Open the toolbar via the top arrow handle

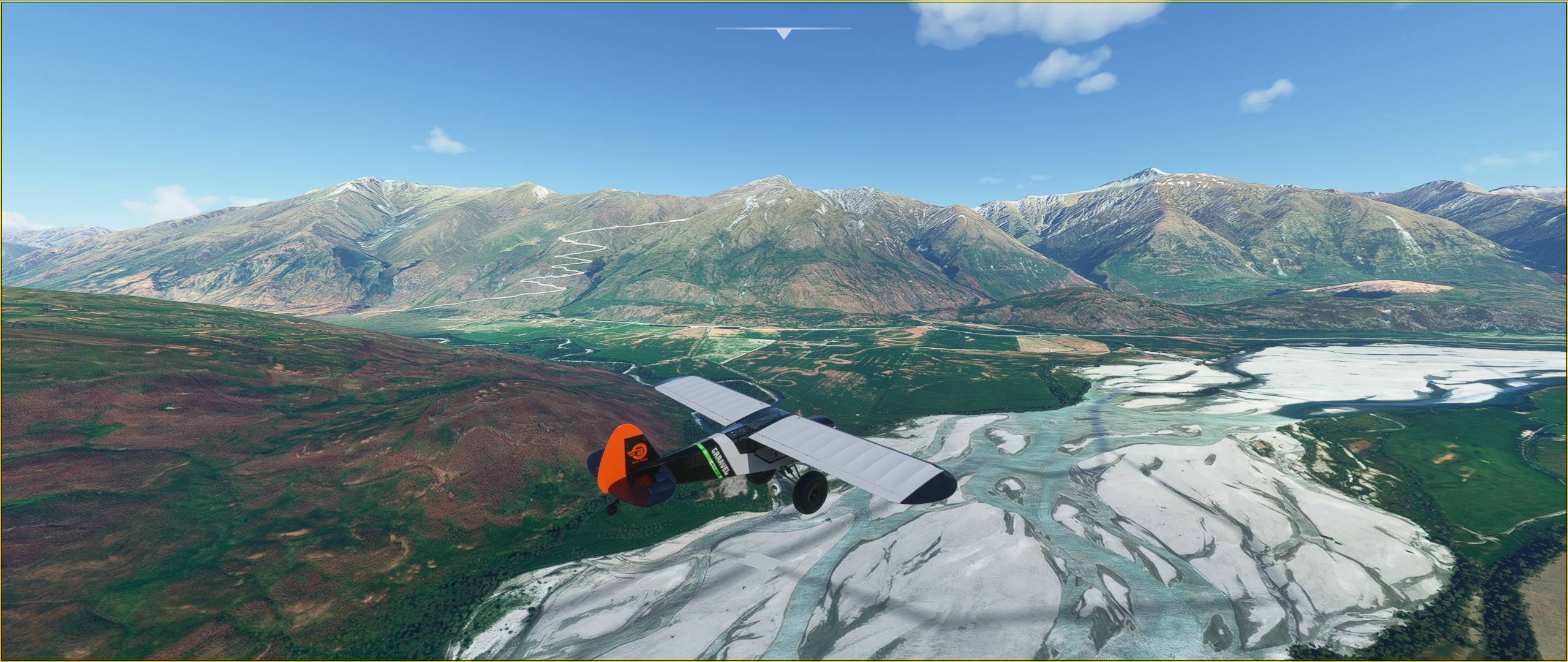(x=783, y=34)
